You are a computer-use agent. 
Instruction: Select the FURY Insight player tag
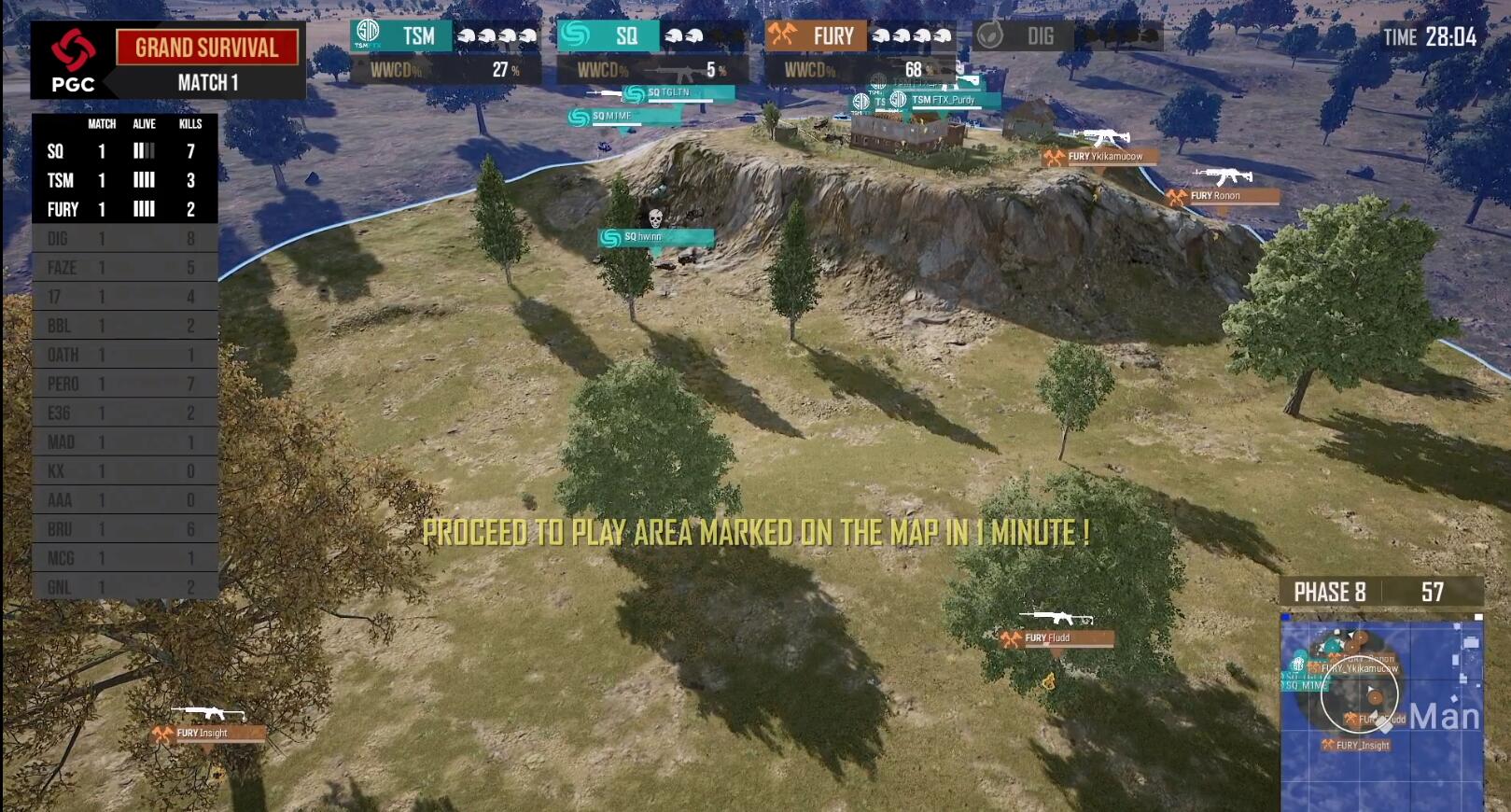coord(209,734)
